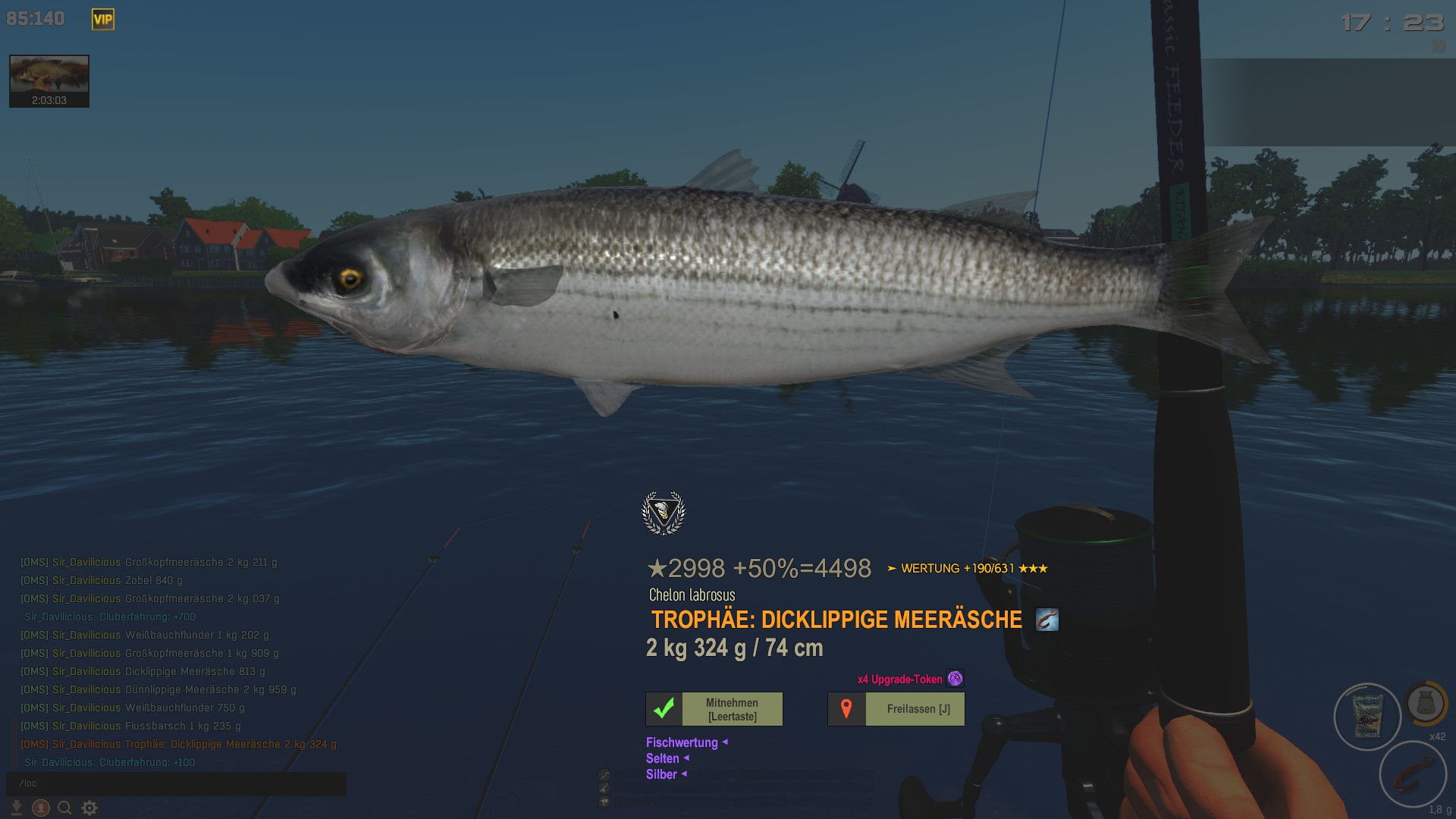Keep the fish with Mitnehmen
Screen dimensions: 1456x819
[714, 709]
